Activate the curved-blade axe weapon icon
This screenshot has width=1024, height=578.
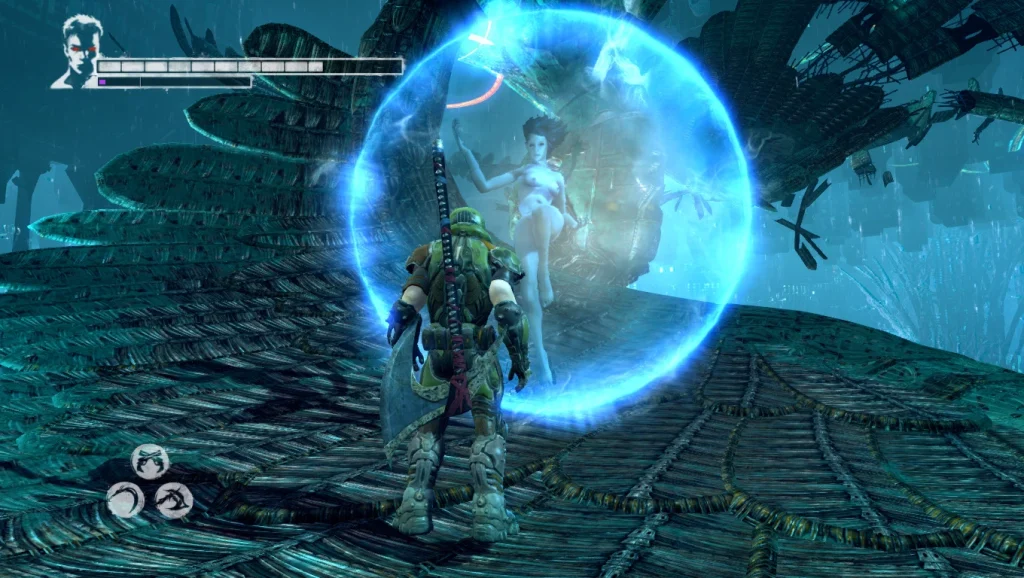(173, 499)
